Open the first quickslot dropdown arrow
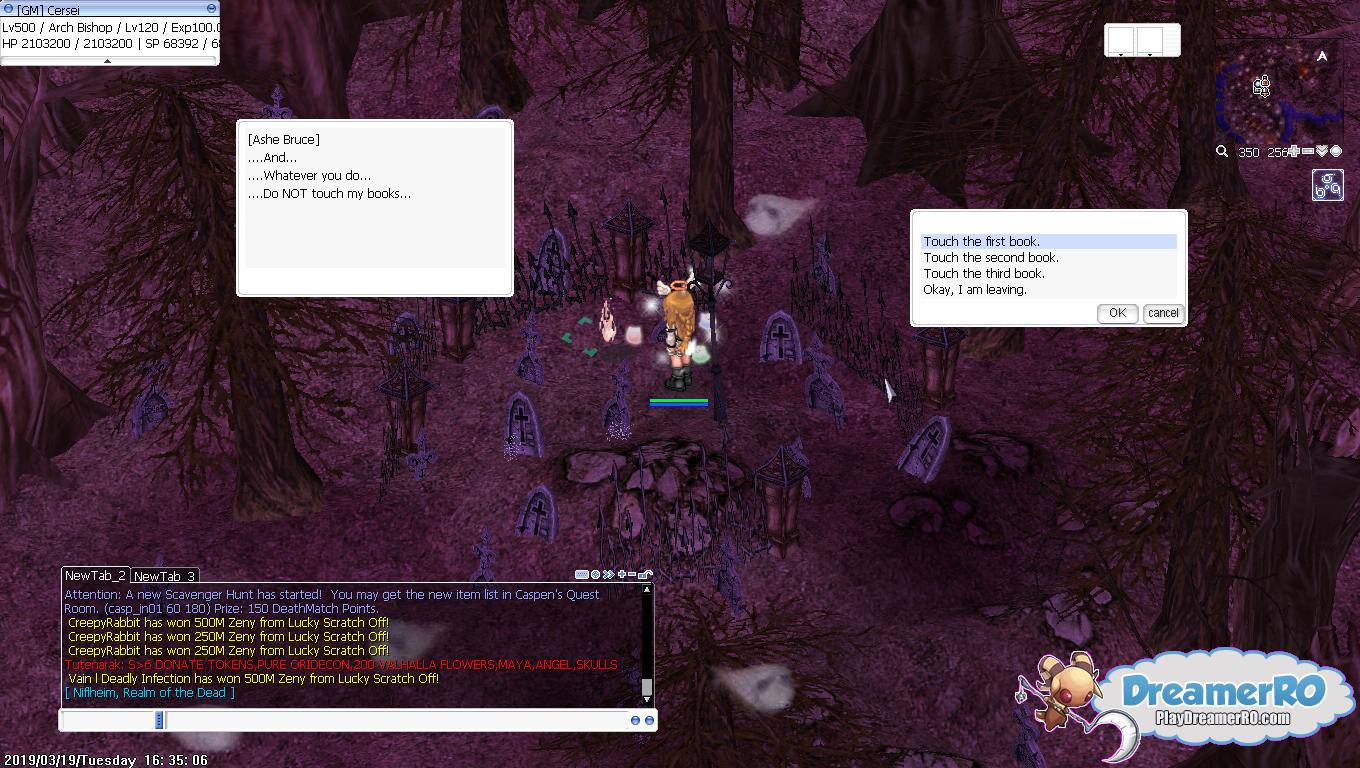 (1121, 55)
